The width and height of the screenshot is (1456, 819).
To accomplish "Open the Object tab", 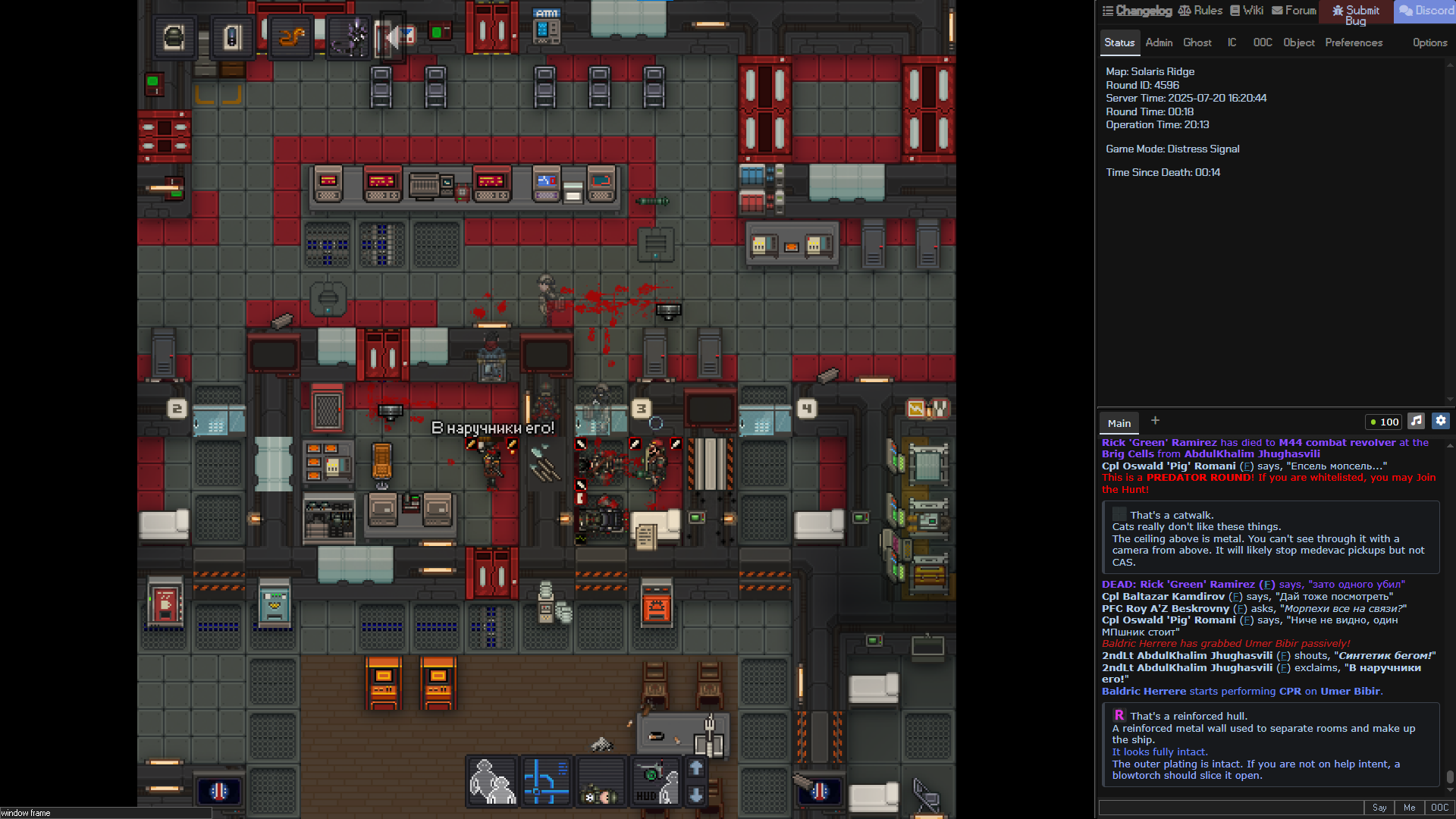I will click(x=1298, y=42).
